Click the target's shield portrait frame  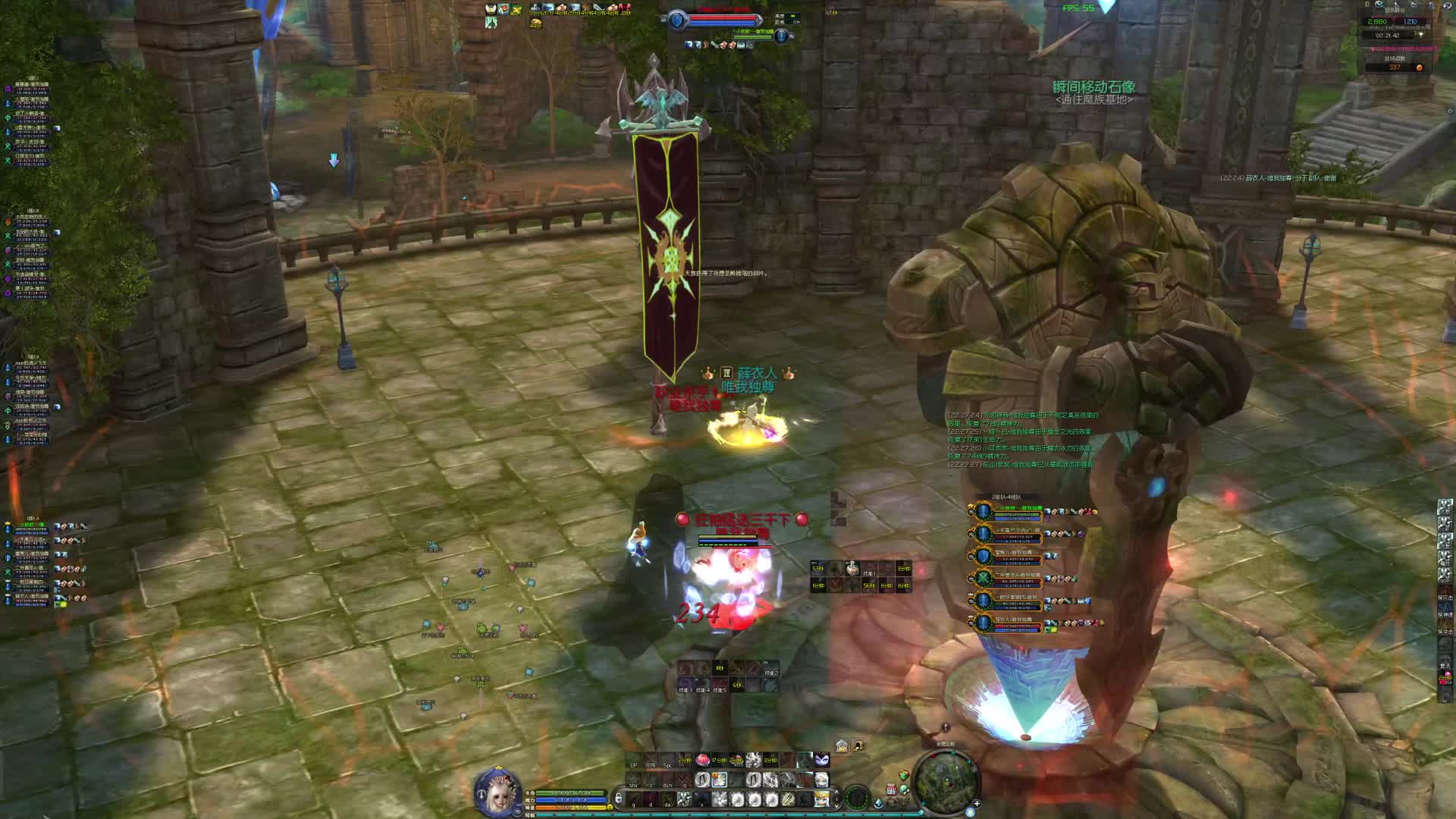[x=677, y=21]
